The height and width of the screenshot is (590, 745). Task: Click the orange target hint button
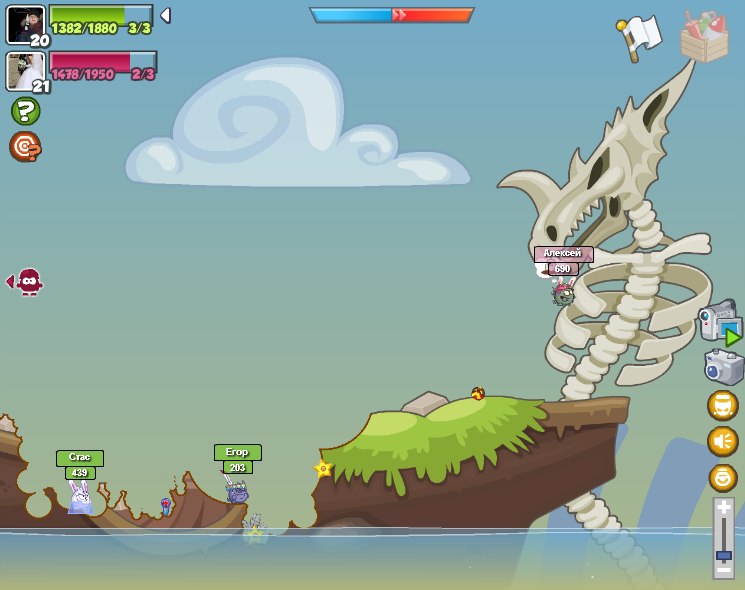(x=25, y=147)
